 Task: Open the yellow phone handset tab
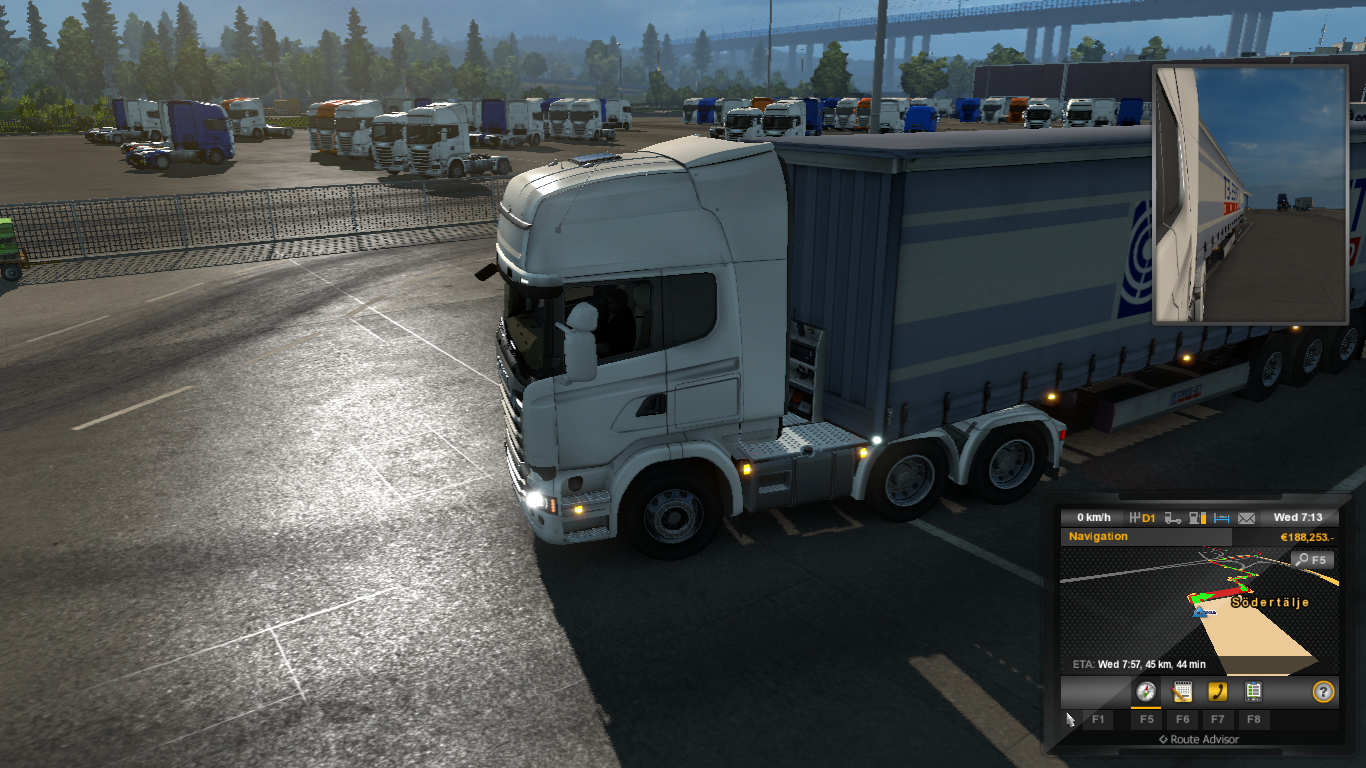click(1217, 691)
